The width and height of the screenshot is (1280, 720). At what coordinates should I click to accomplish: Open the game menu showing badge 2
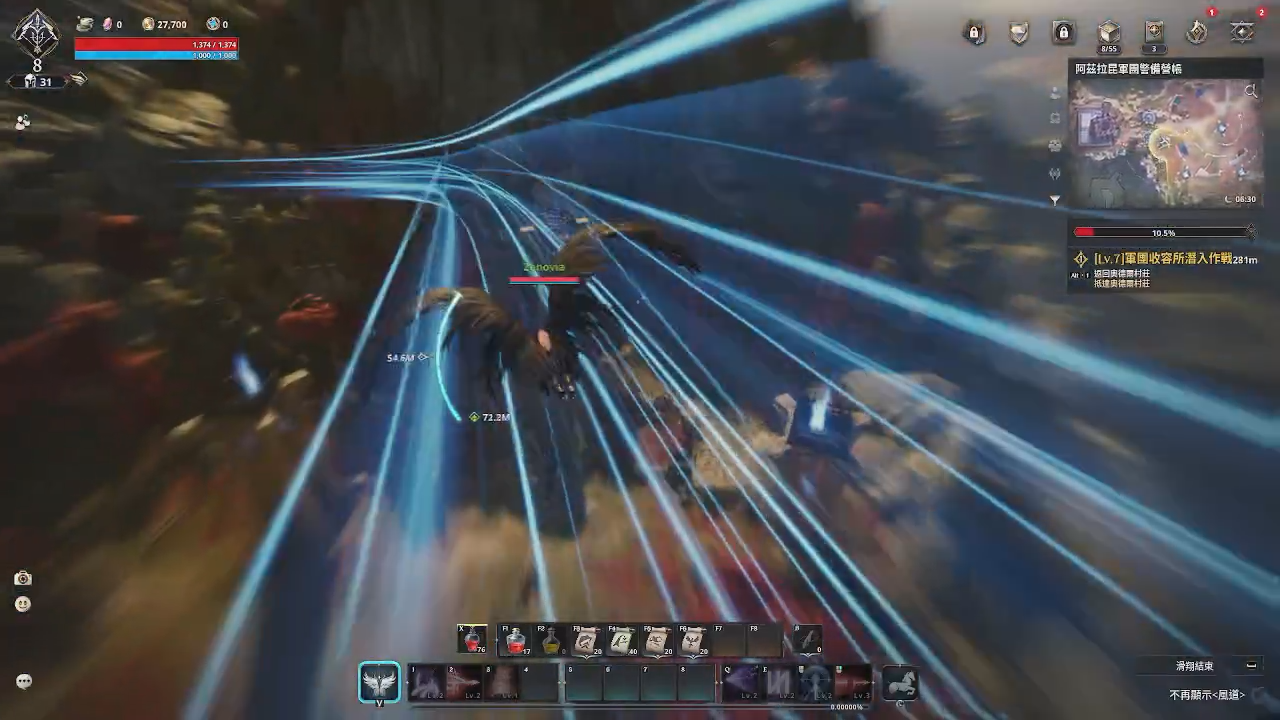click(x=1241, y=33)
